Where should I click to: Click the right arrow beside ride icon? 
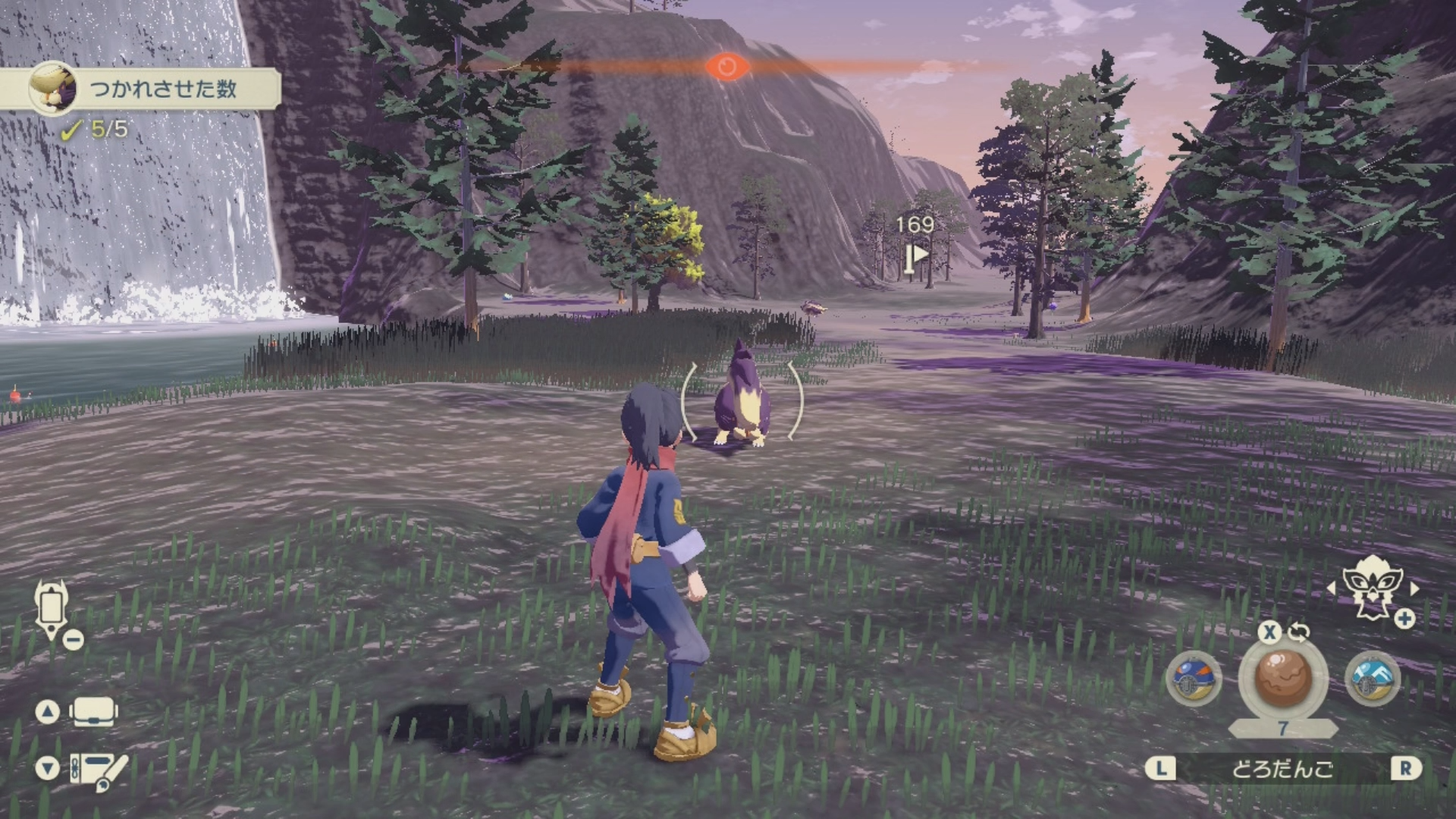1414,588
